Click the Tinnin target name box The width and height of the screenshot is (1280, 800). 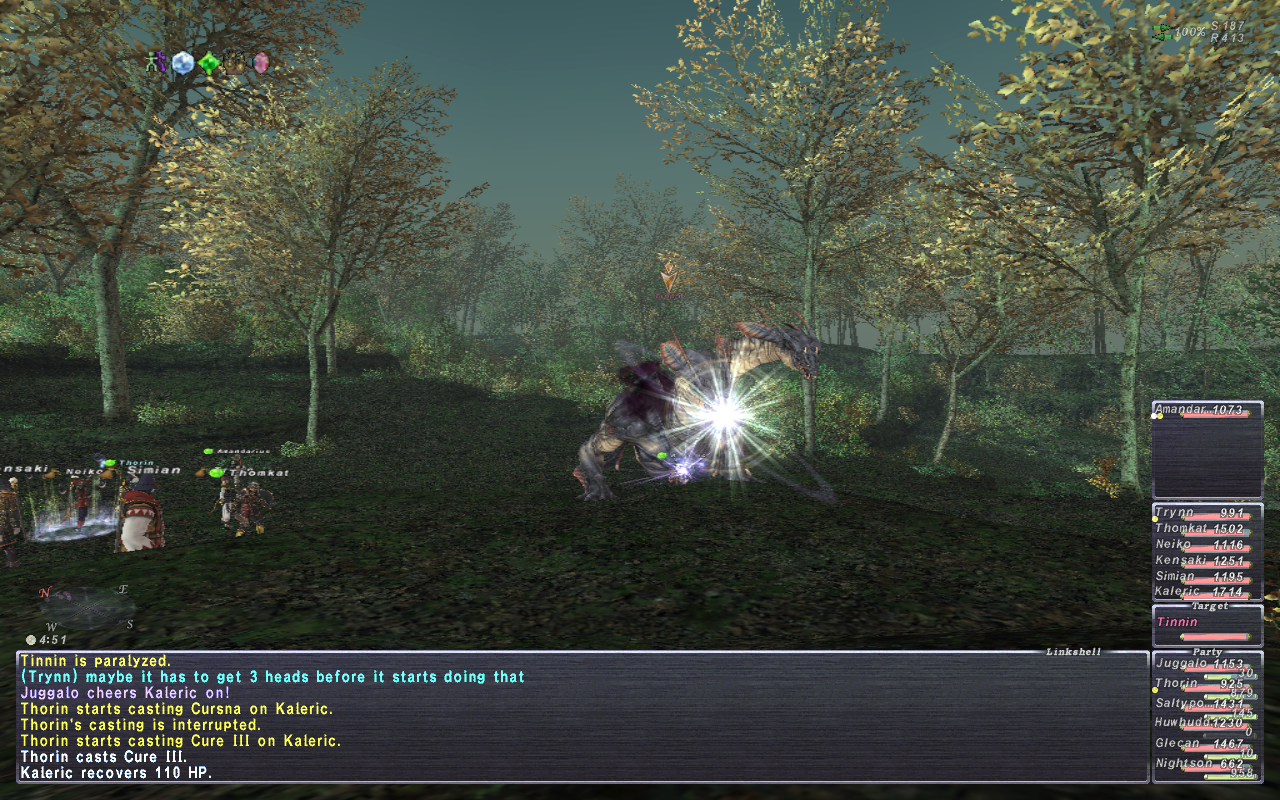(x=1207, y=624)
